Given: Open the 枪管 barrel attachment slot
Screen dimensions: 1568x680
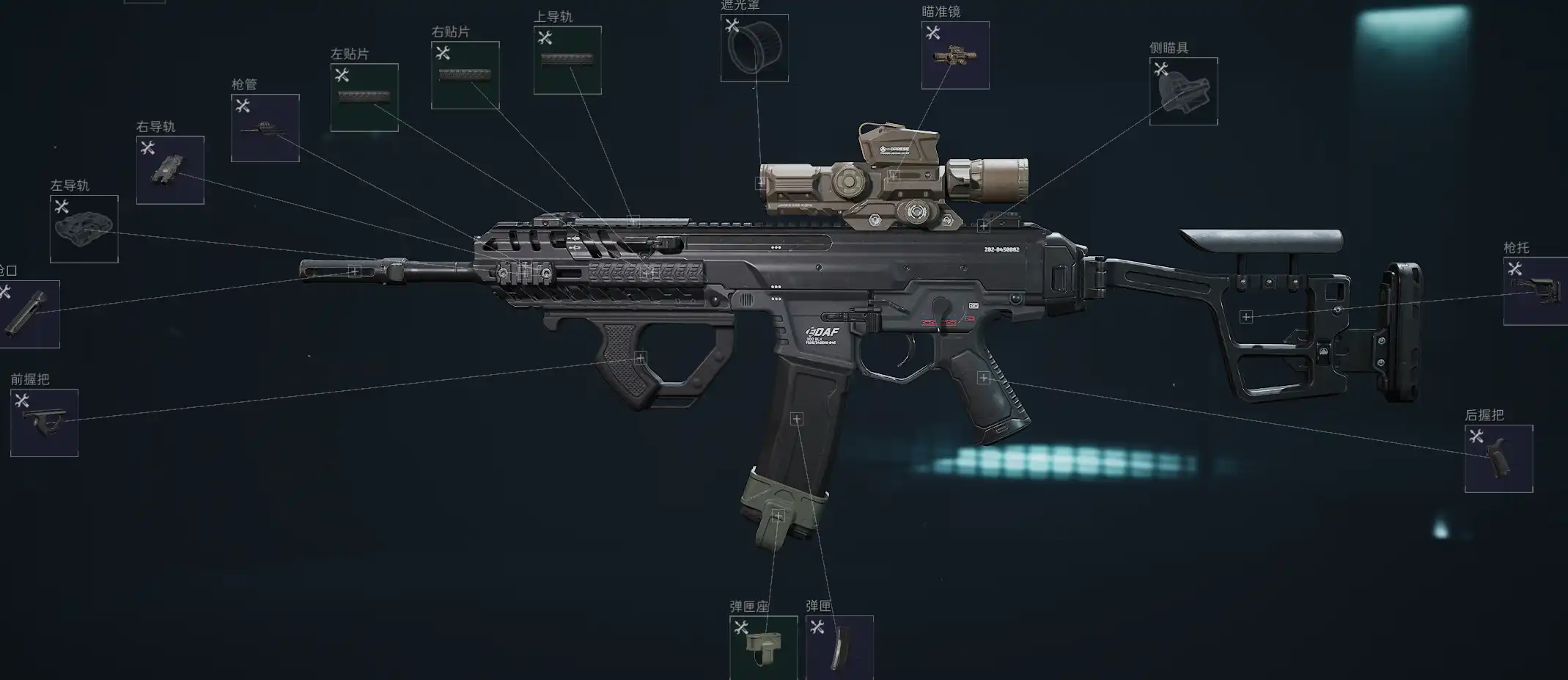Looking at the screenshot, I should (265, 128).
